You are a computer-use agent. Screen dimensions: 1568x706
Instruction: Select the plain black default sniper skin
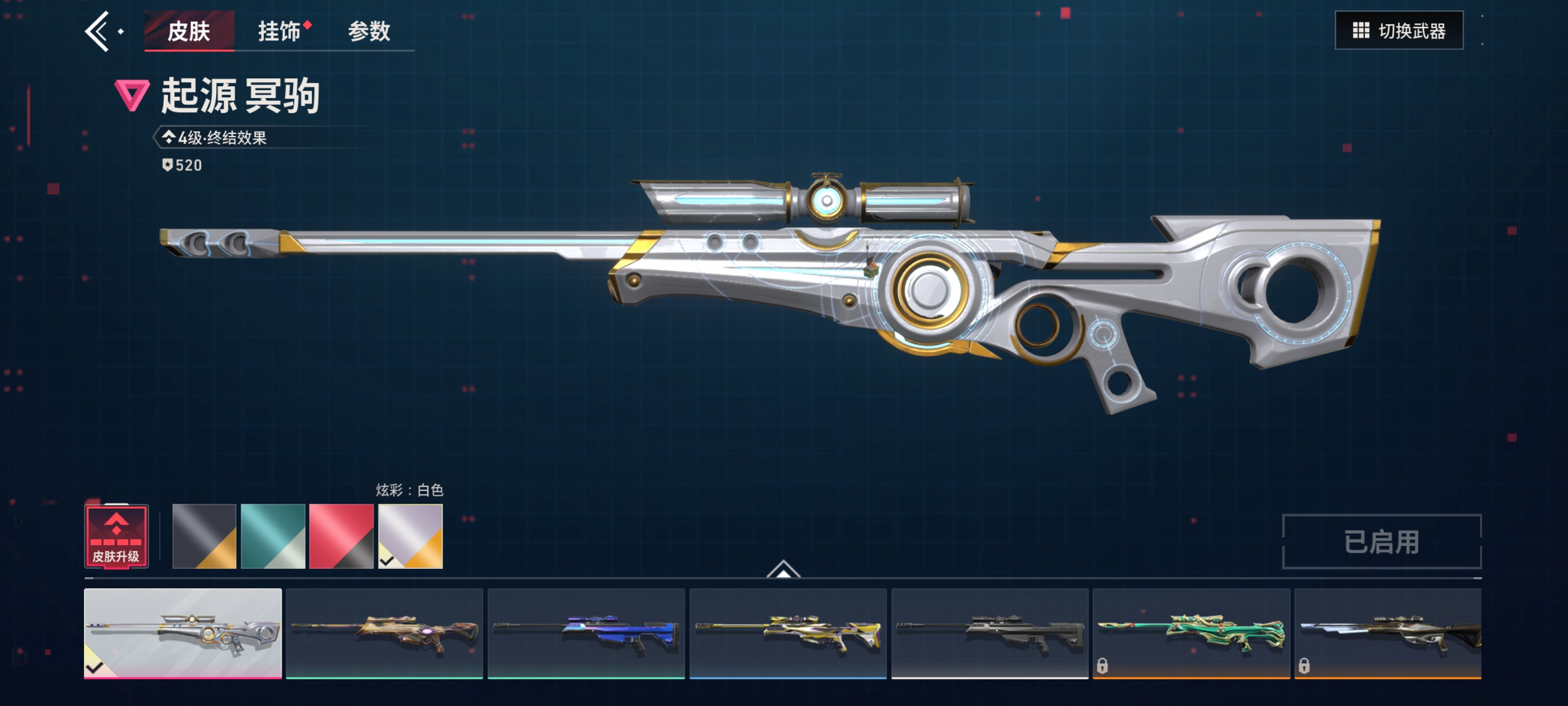click(990, 633)
